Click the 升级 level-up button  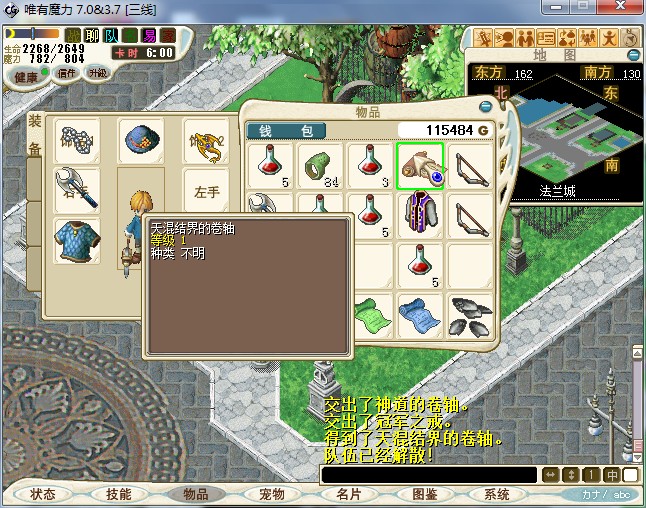pyautogui.click(x=97, y=73)
